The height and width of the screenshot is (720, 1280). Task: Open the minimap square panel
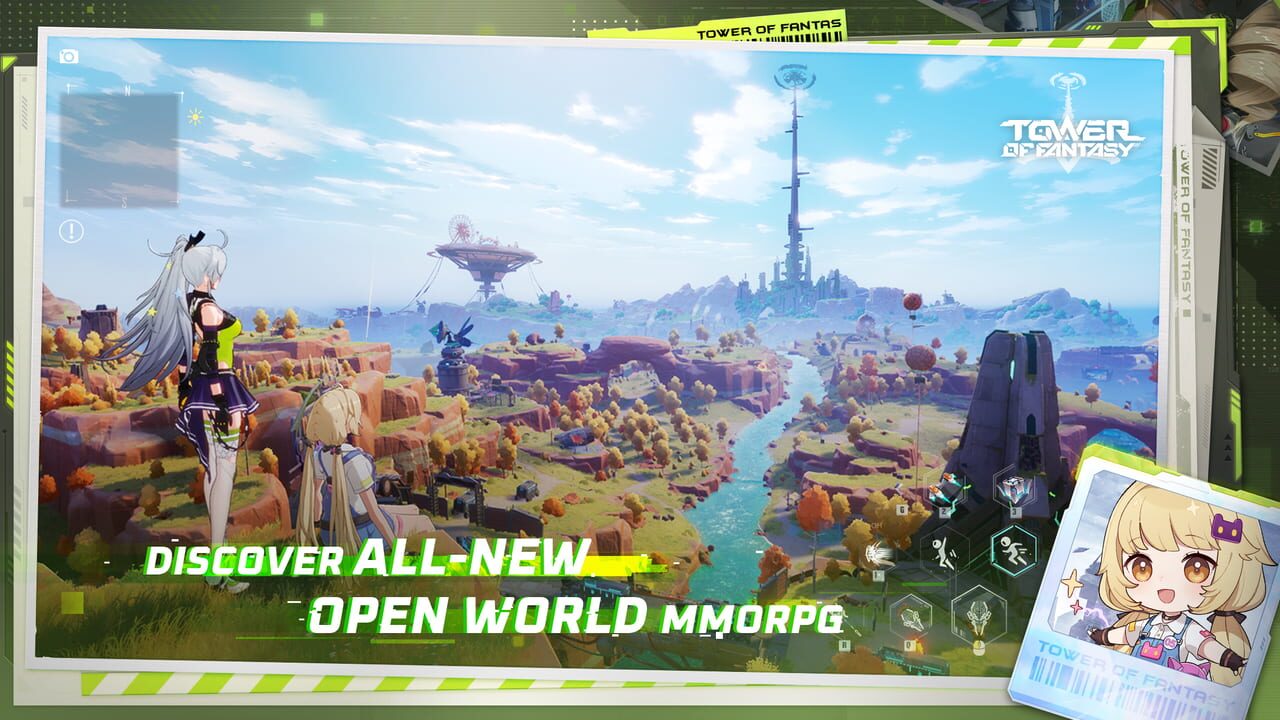point(121,150)
